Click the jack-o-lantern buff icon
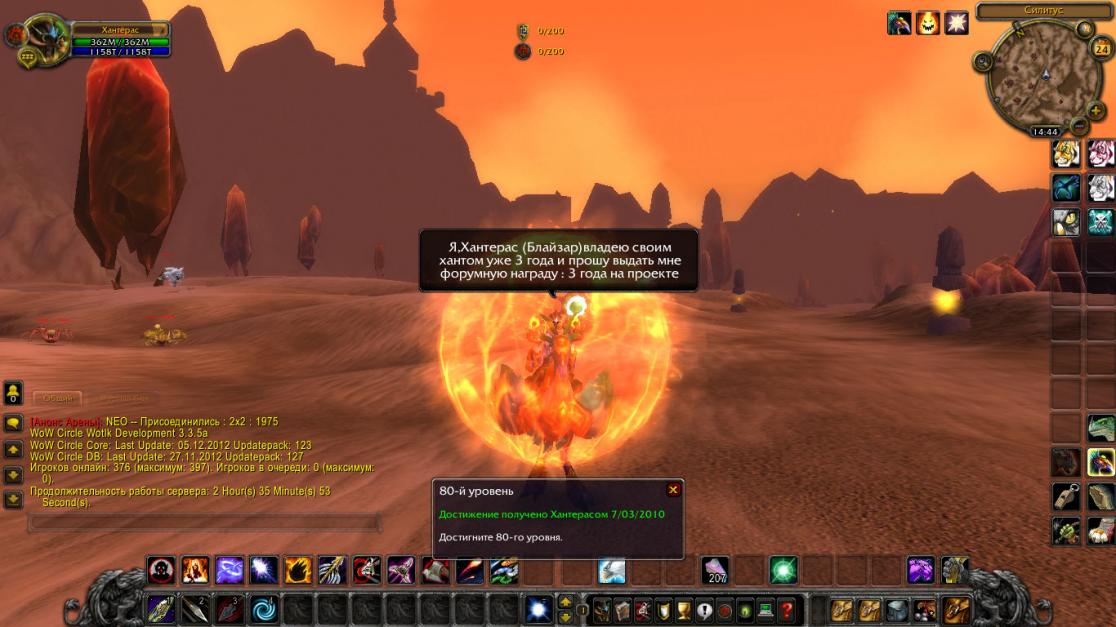Image resolution: width=1116 pixels, height=627 pixels. click(x=928, y=23)
